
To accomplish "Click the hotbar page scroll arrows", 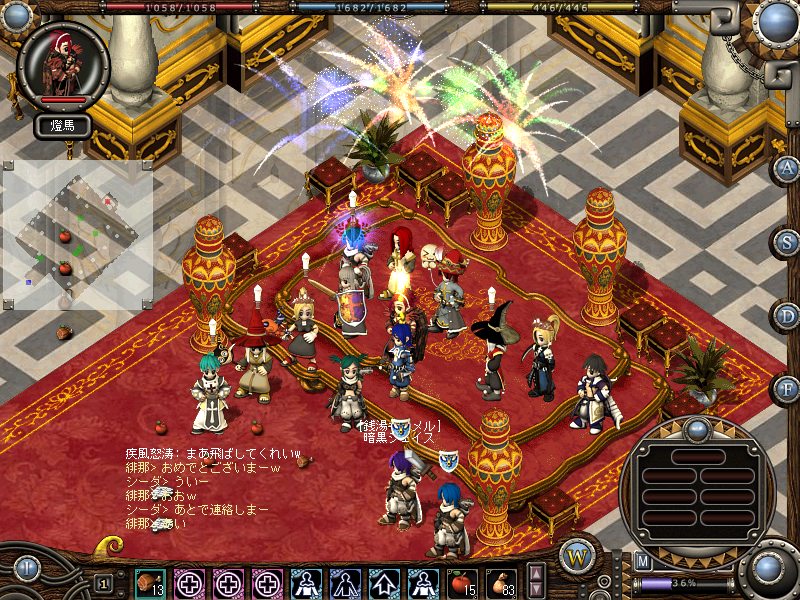I will [x=536, y=581].
